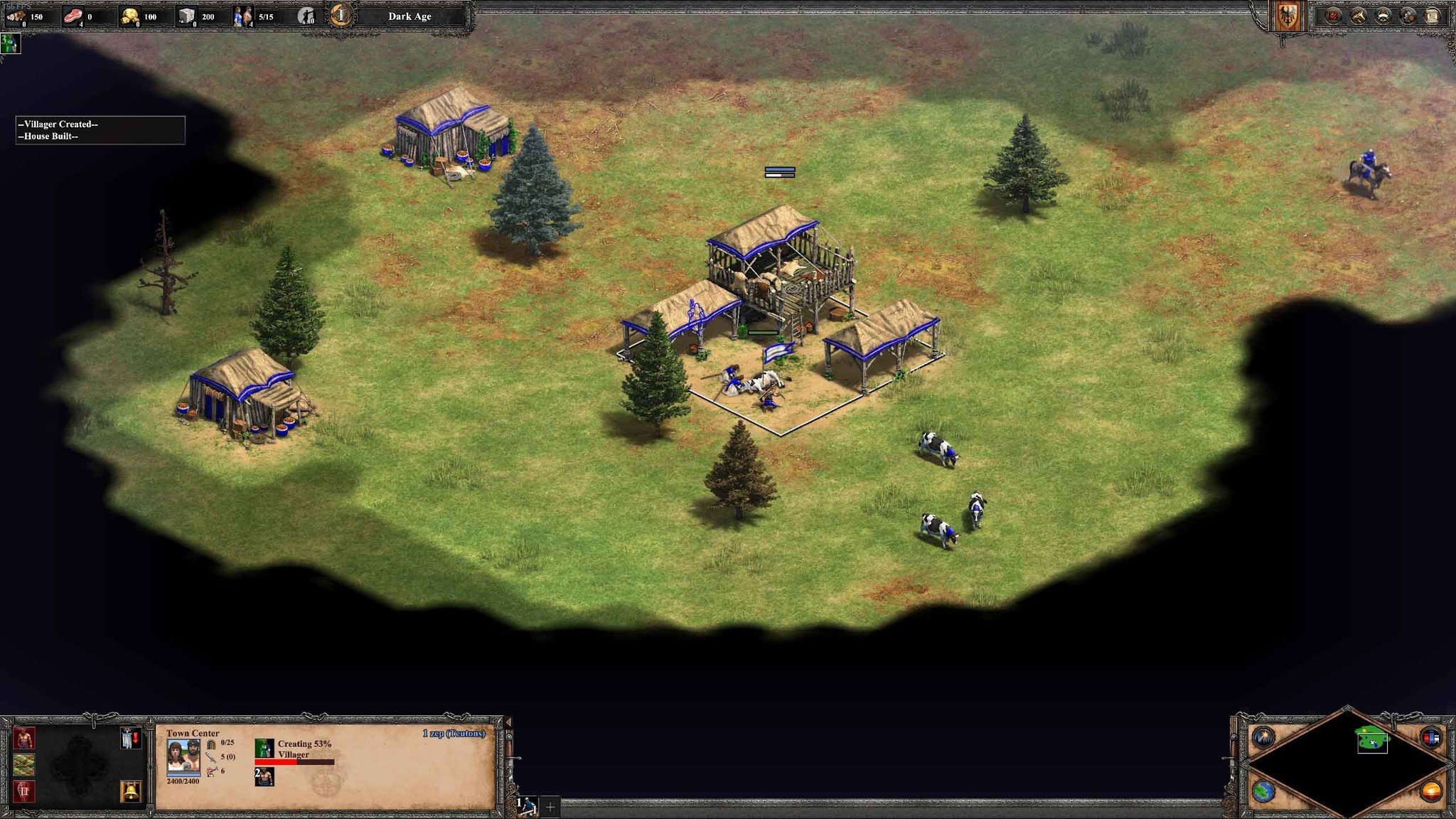
Task: Click the sunset orb button by the minimap
Action: tap(1431, 791)
